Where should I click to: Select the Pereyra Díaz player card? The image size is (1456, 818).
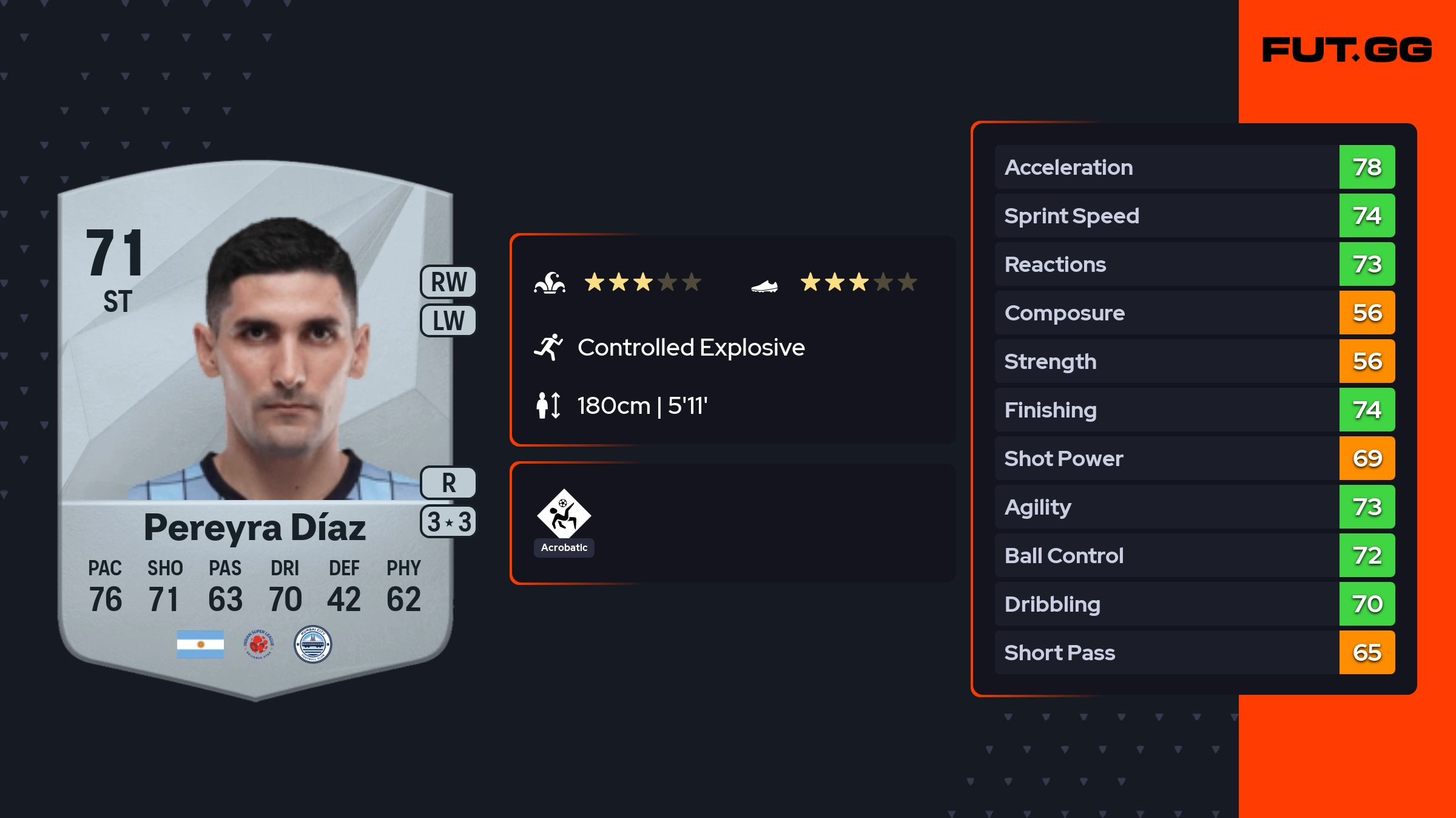tap(255, 425)
